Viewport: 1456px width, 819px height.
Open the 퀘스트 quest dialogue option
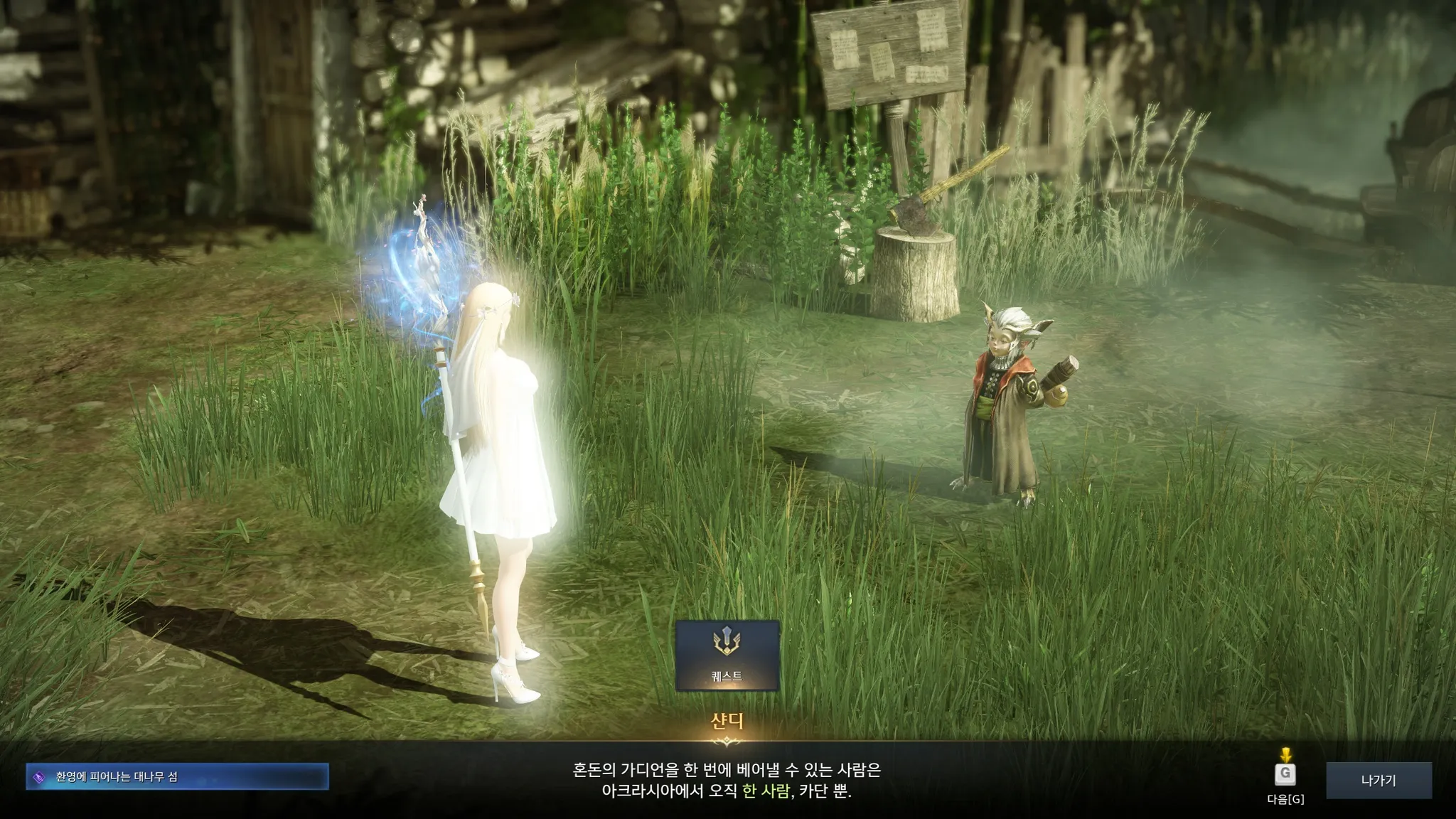727,655
